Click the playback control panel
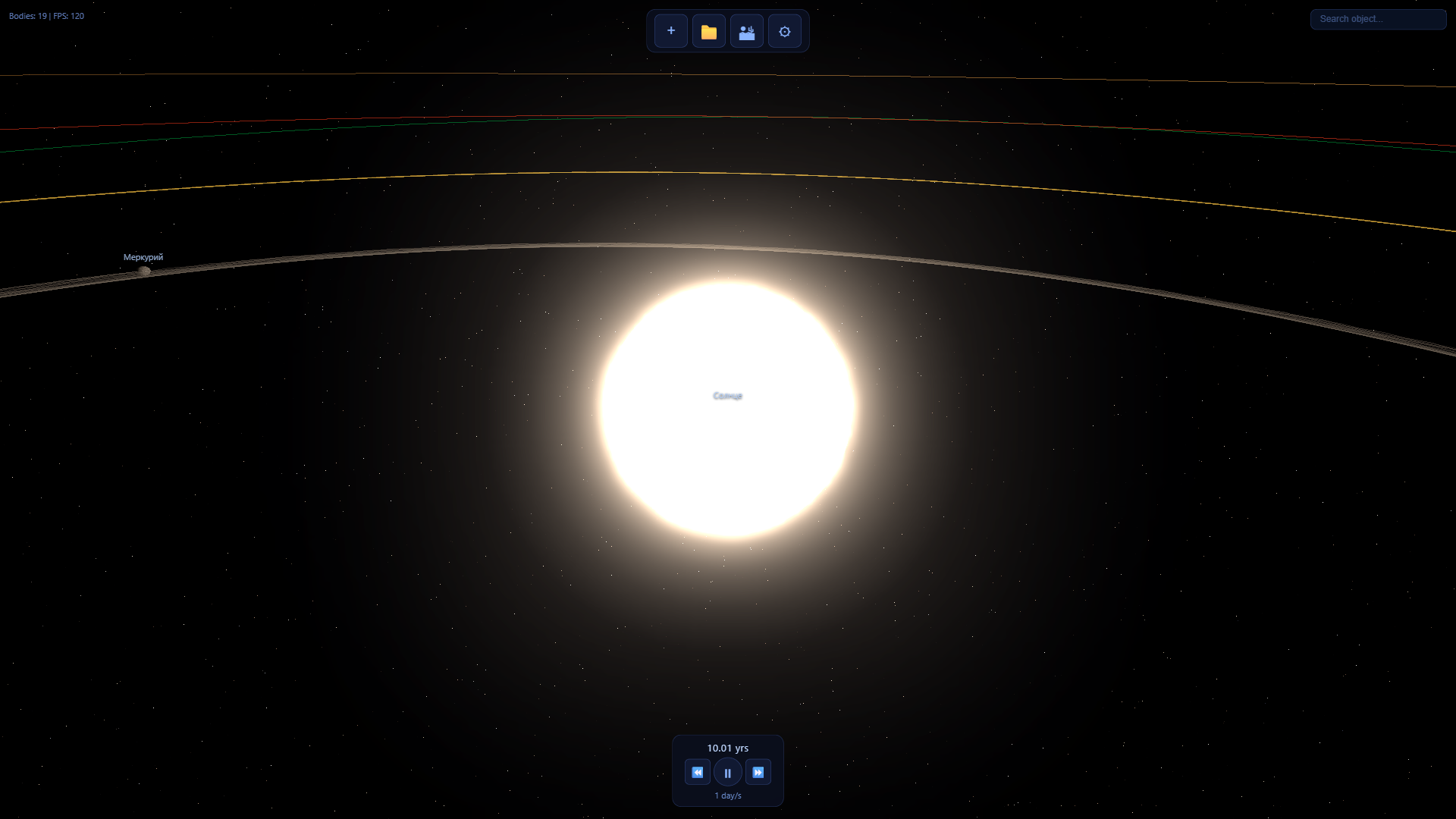This screenshot has width=1456, height=819. 727,770
